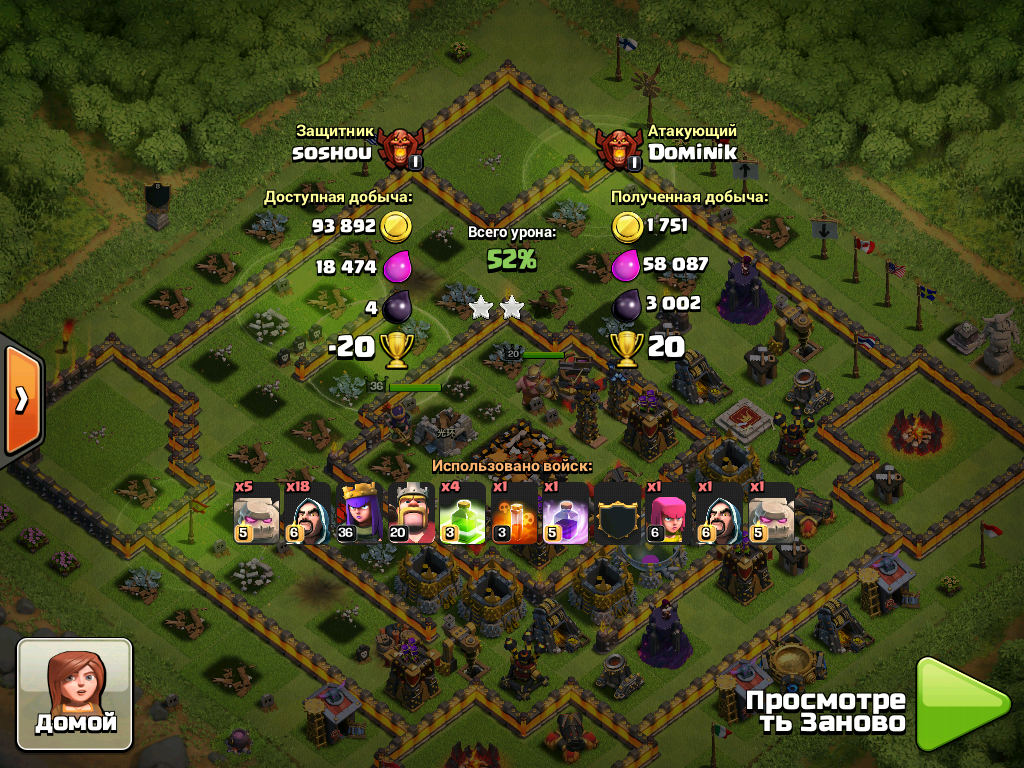
Task: Select the Archer Queen hero icon
Action: 360,513
